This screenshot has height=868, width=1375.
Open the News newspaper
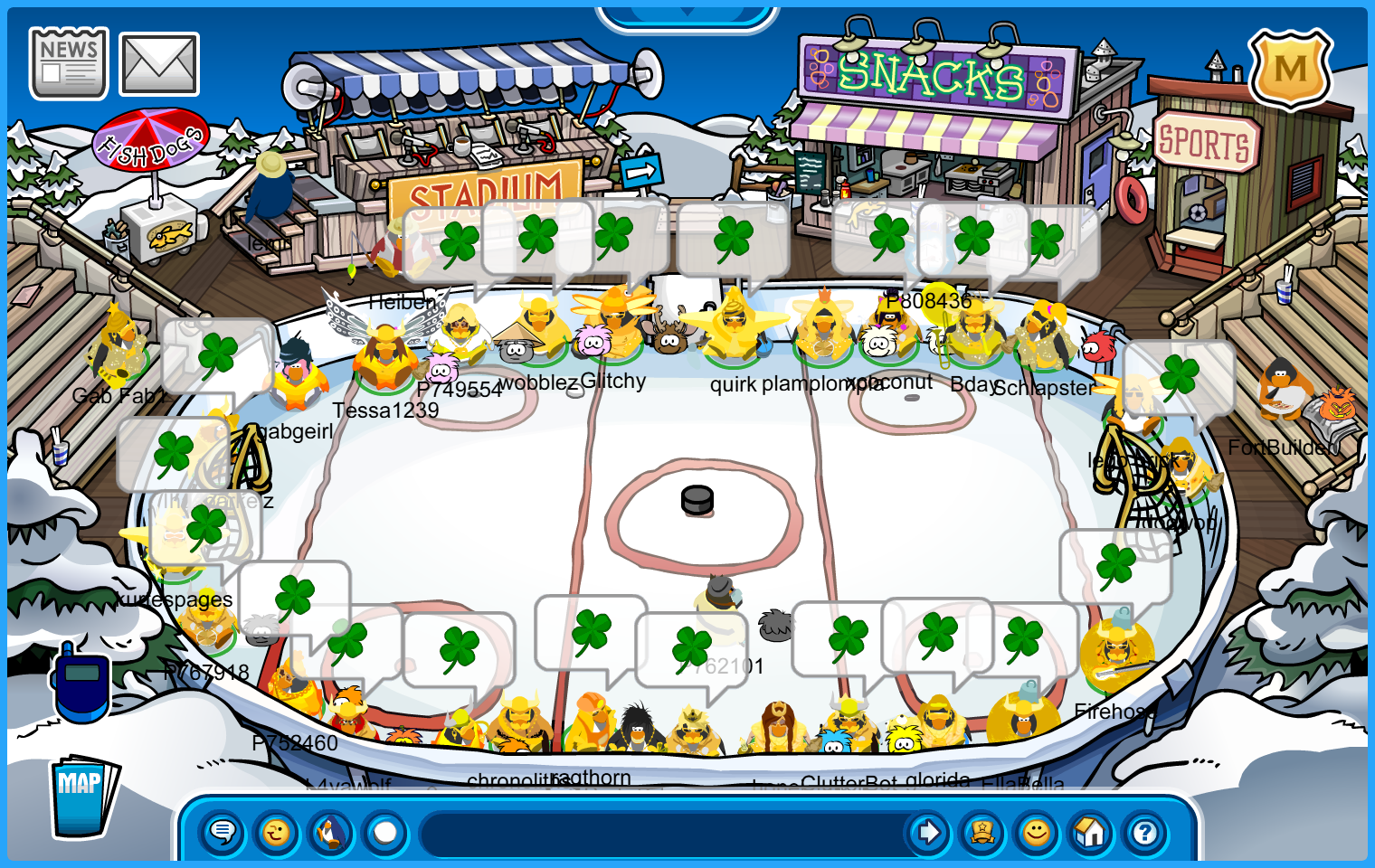[69, 62]
